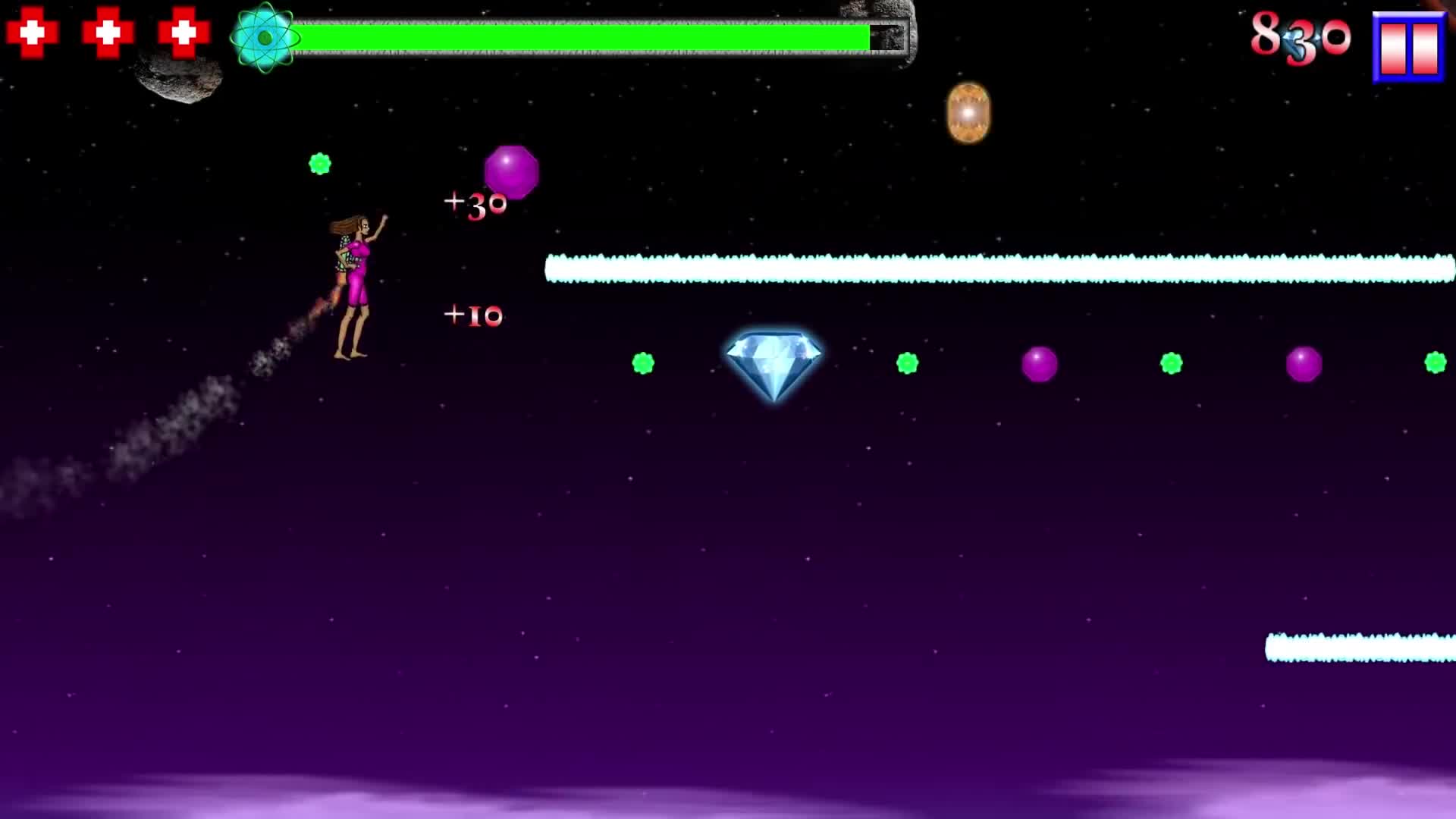This screenshot has width=1456, height=819.
Task: Click the third red health cross
Action: 182,33
